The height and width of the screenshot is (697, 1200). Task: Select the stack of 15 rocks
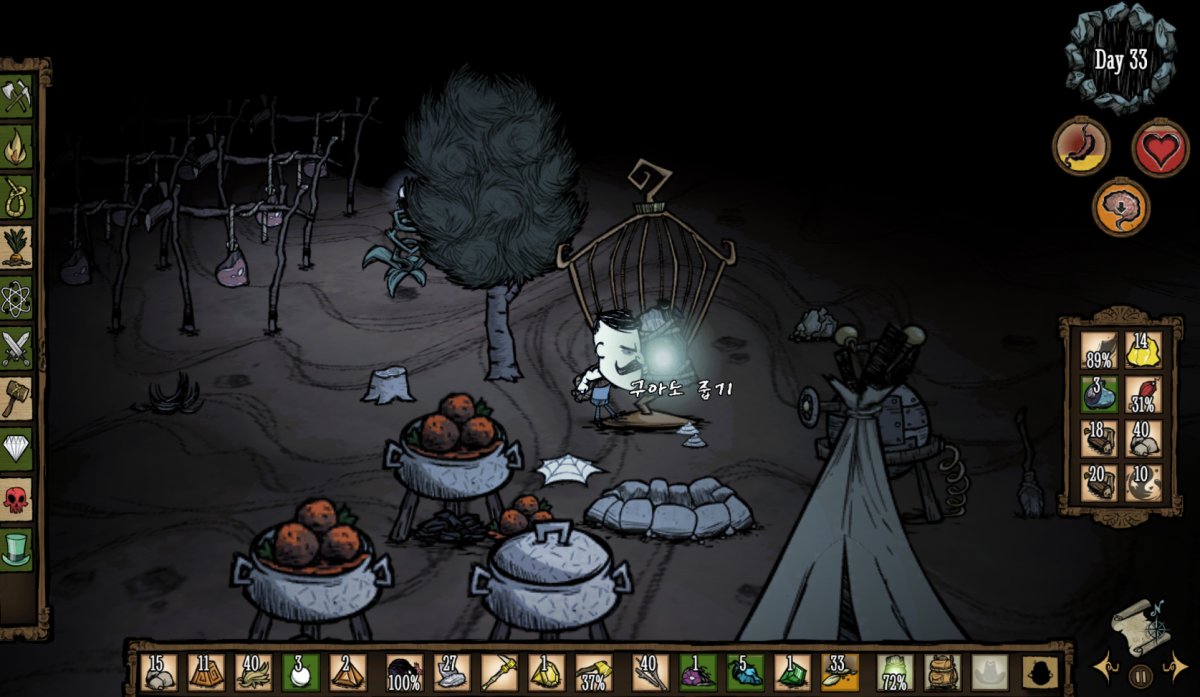pos(158,672)
